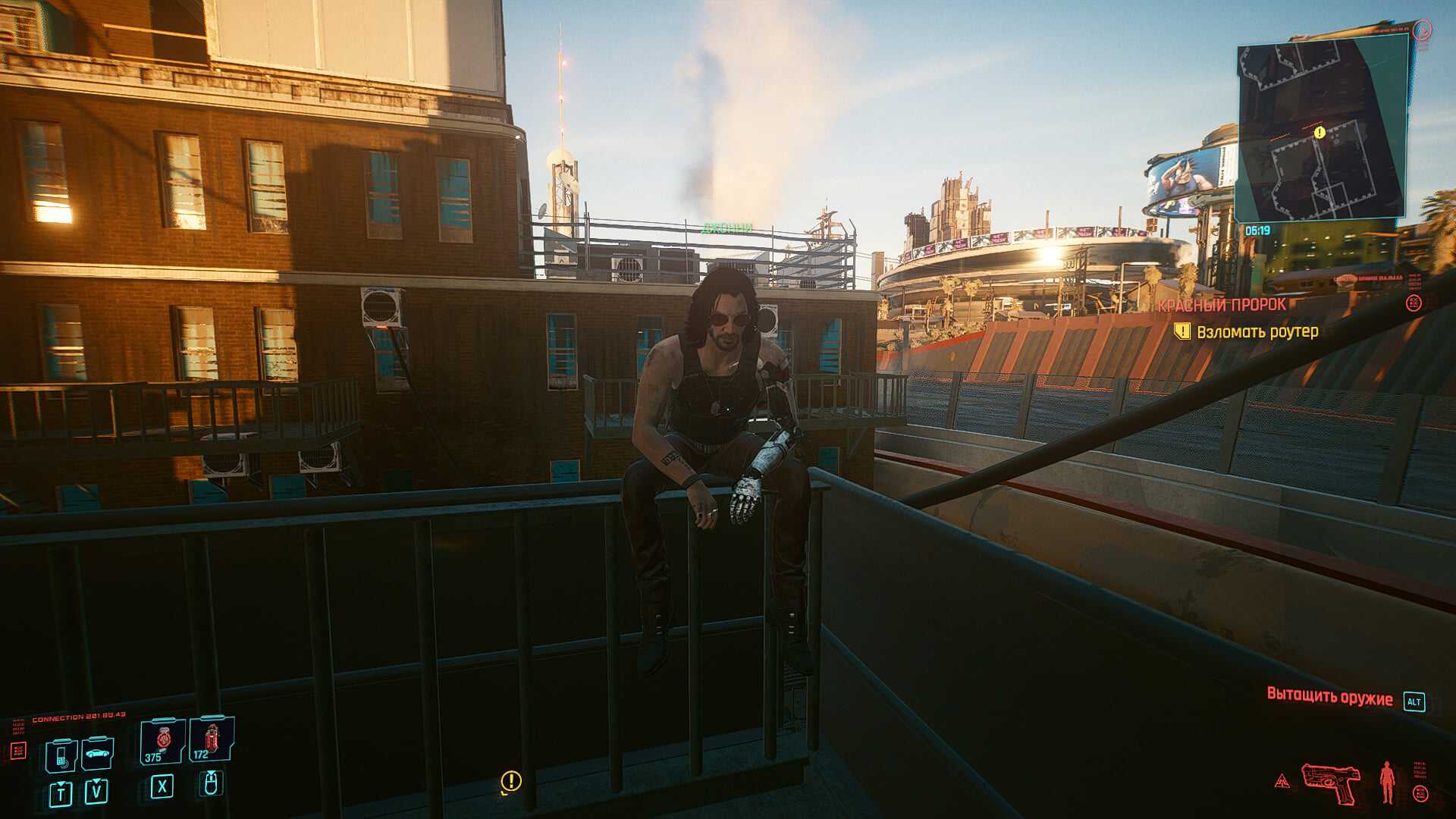Select the vehicle call slot
The height and width of the screenshot is (819, 1456).
point(97,753)
